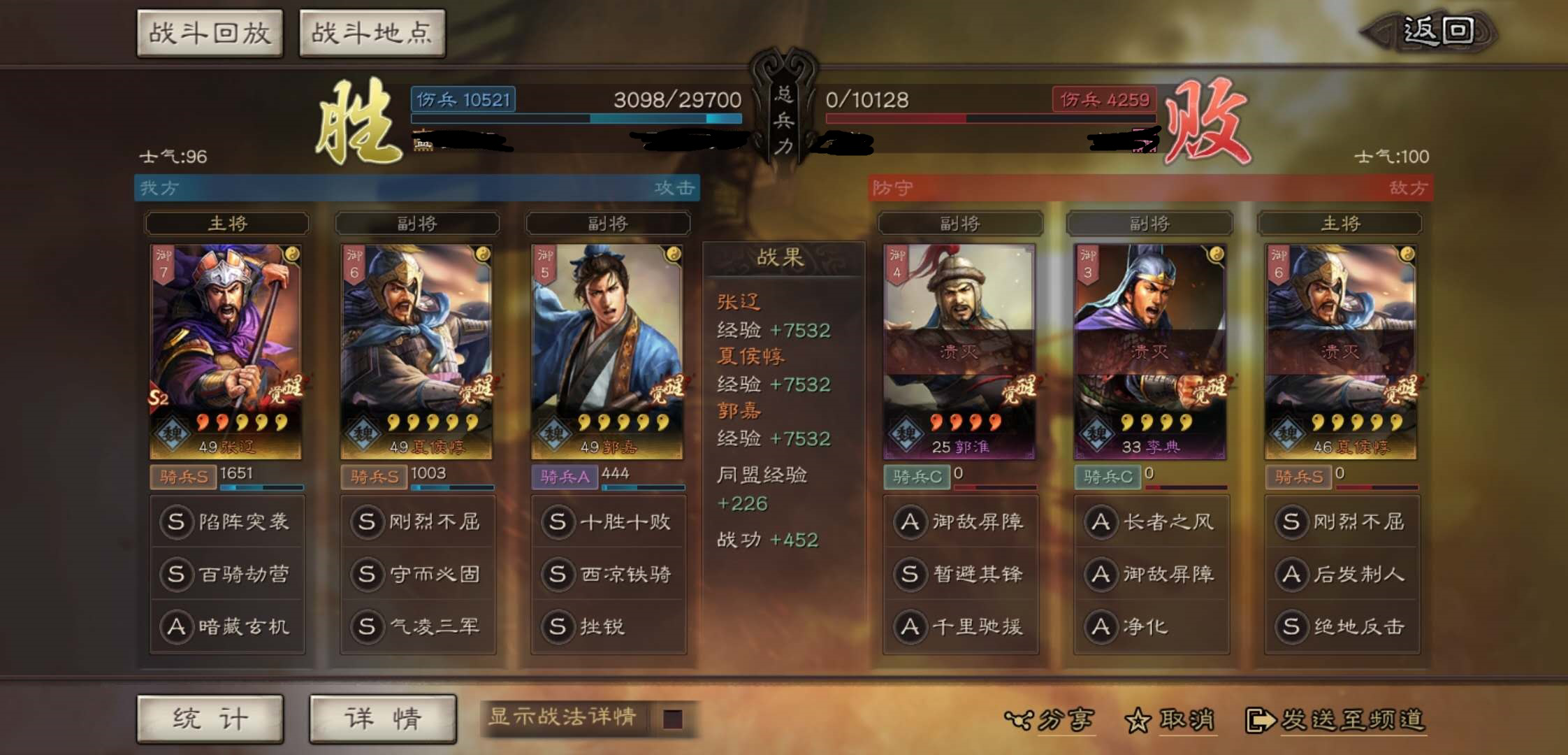View the 西凉铁骑 skill
The width and height of the screenshot is (1568, 755).
coord(608,574)
